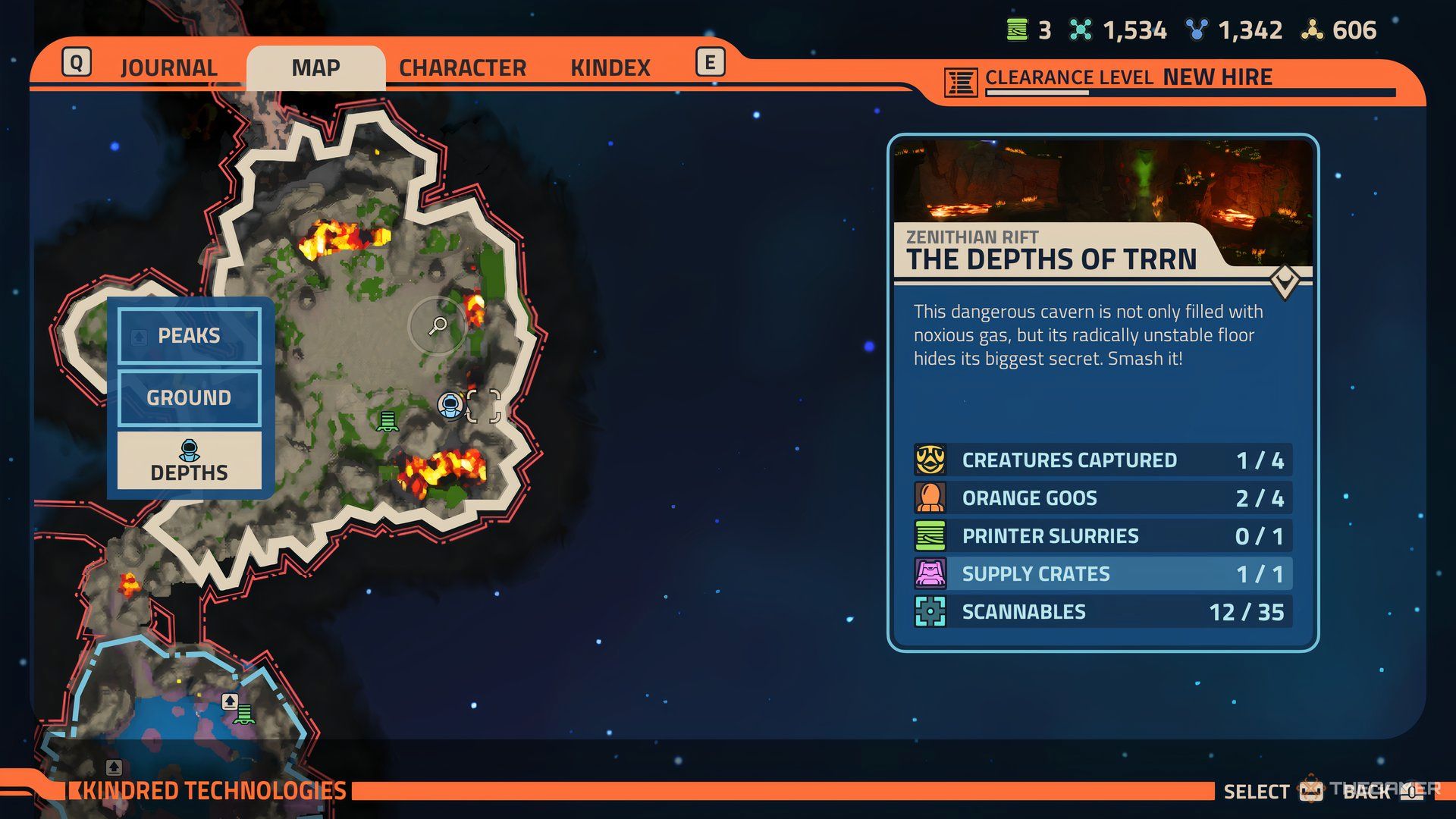Select the Depths map layer
The height and width of the screenshot is (819, 1456).
189,461
